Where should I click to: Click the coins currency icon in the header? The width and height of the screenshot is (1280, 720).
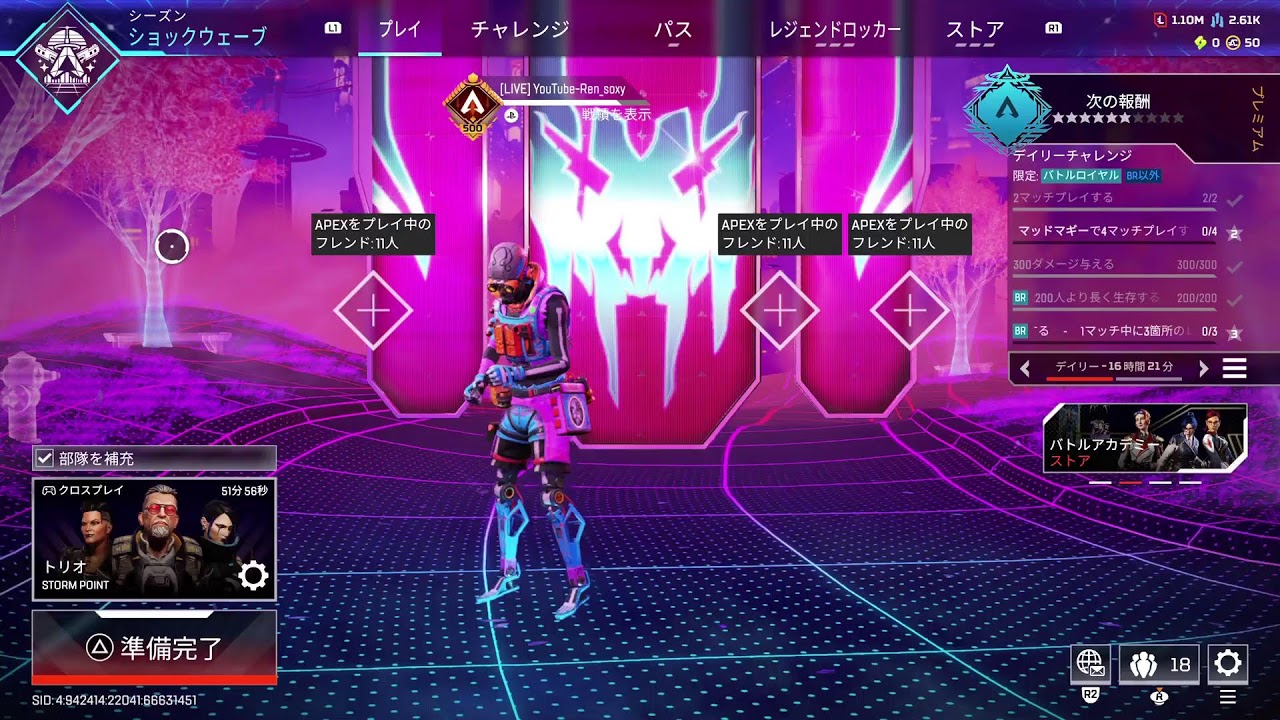coord(1232,44)
